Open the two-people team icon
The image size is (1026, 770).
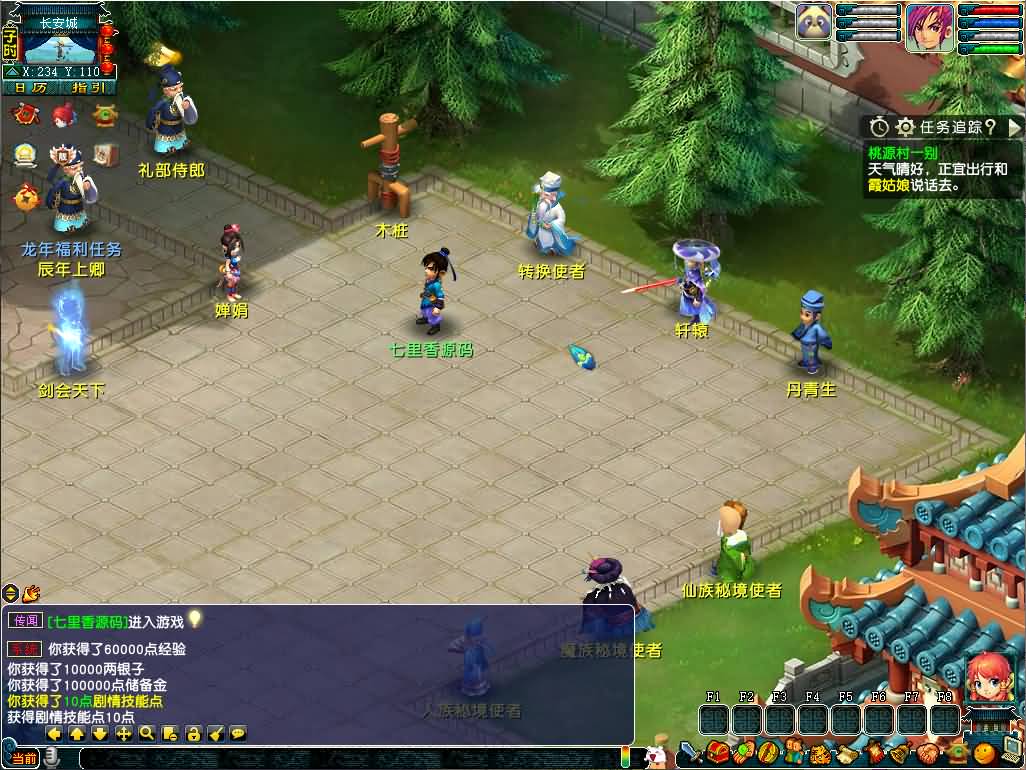(x=794, y=752)
